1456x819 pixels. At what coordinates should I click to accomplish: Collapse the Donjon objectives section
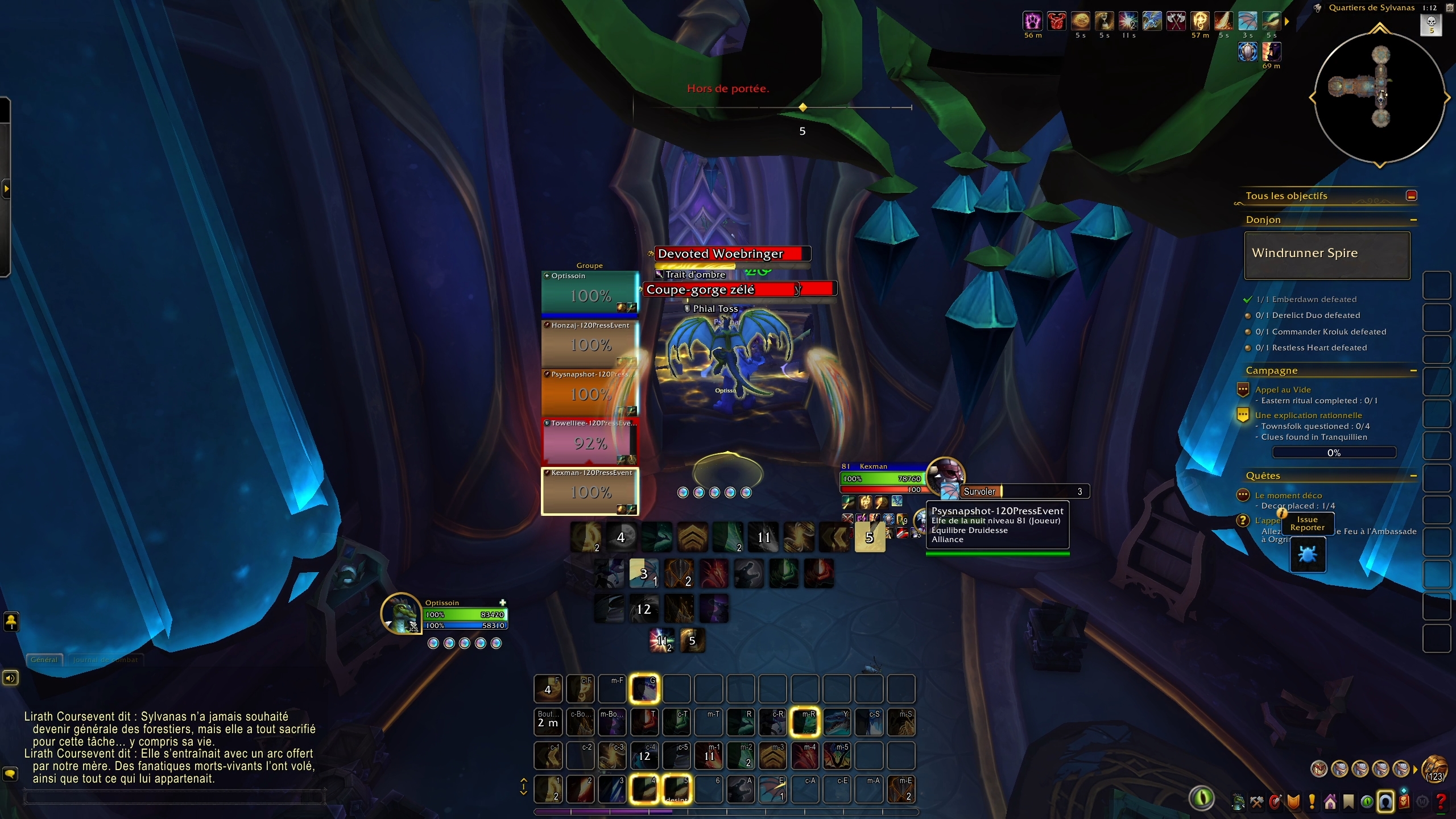click(x=1415, y=221)
